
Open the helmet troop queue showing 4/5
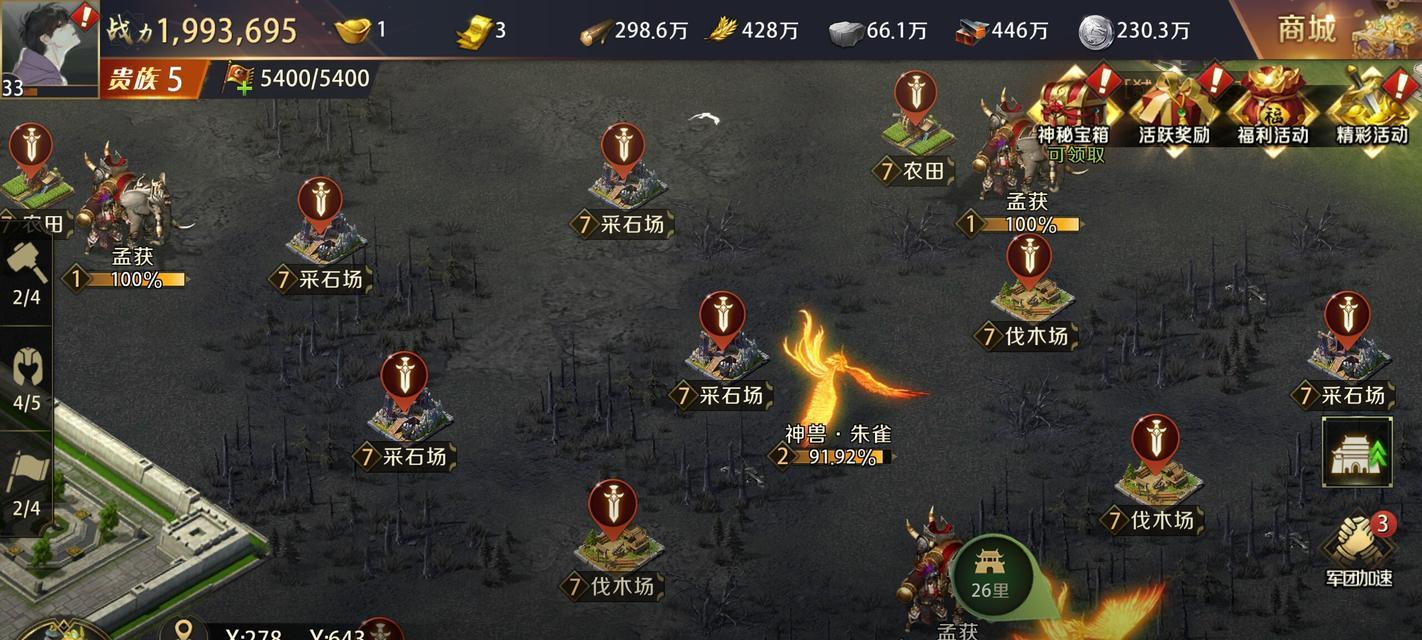[x=27, y=380]
